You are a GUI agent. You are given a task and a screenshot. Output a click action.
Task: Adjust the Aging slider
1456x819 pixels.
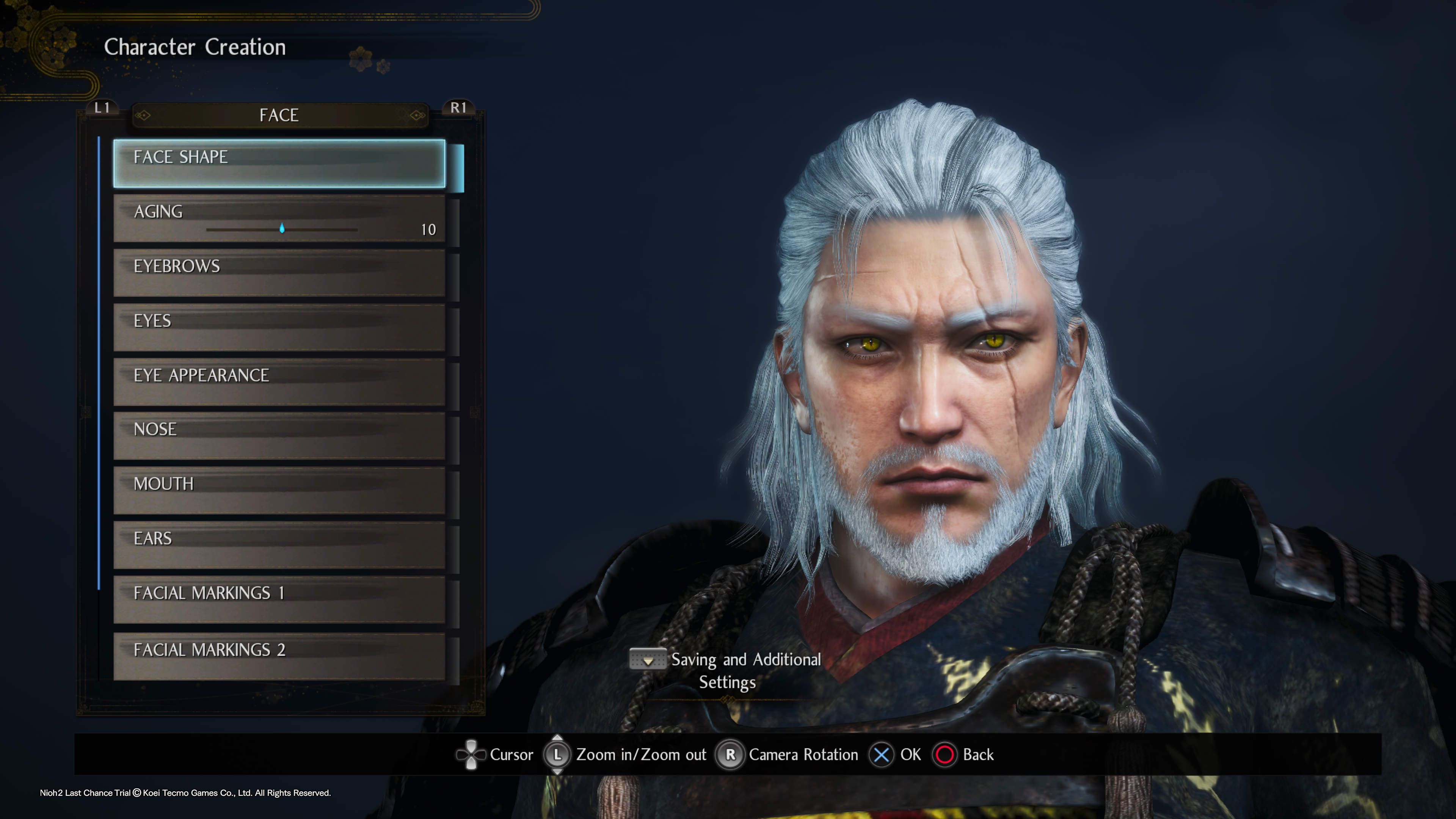coord(282,229)
